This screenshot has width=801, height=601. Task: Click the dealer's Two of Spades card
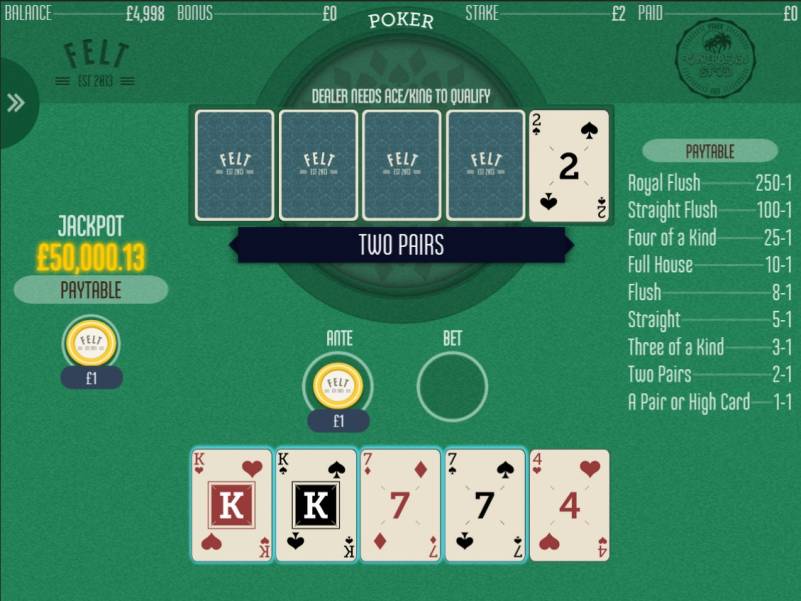[569, 165]
